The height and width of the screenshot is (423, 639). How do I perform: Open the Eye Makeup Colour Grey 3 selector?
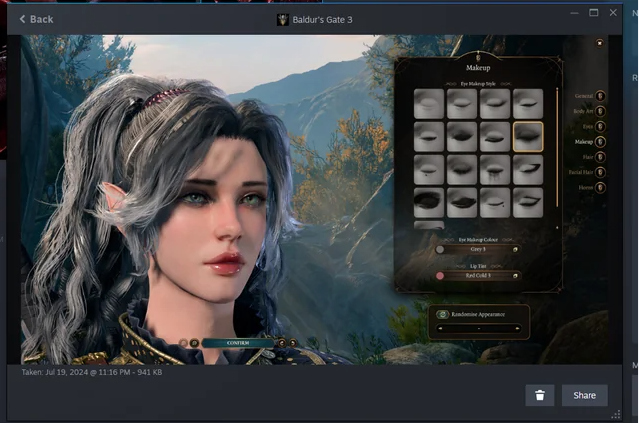478,249
